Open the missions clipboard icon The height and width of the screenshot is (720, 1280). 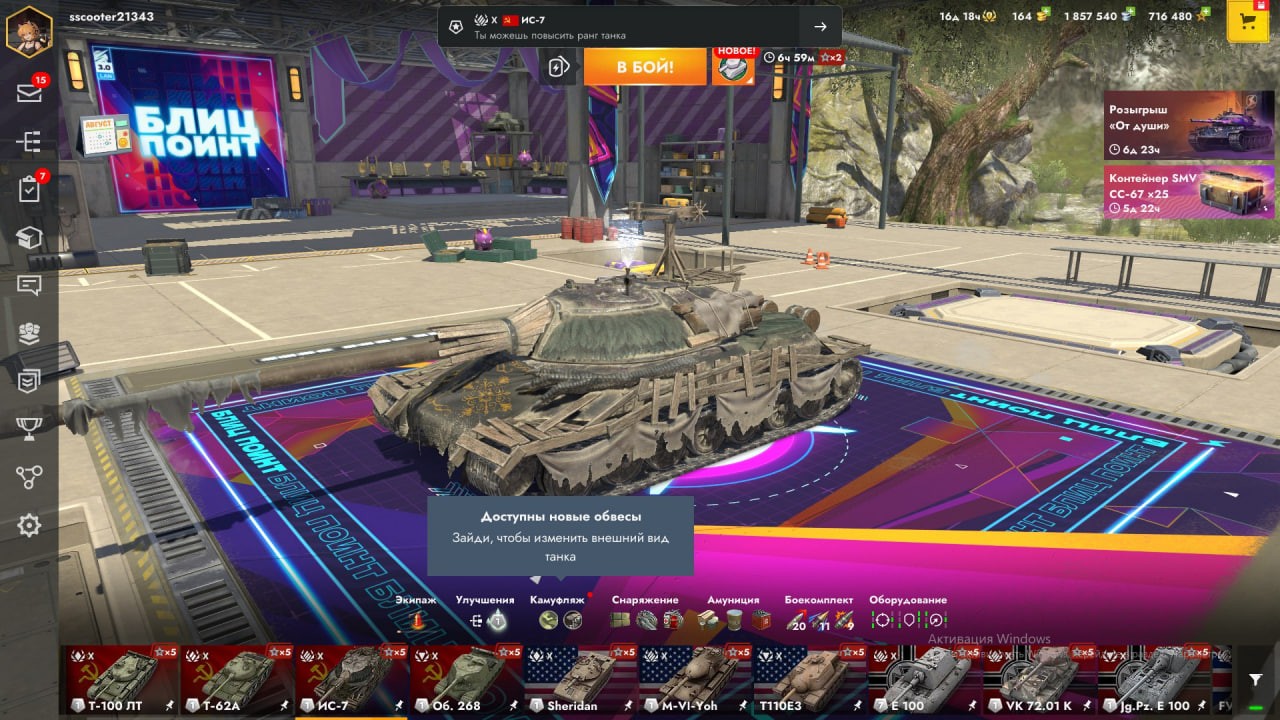coord(29,189)
